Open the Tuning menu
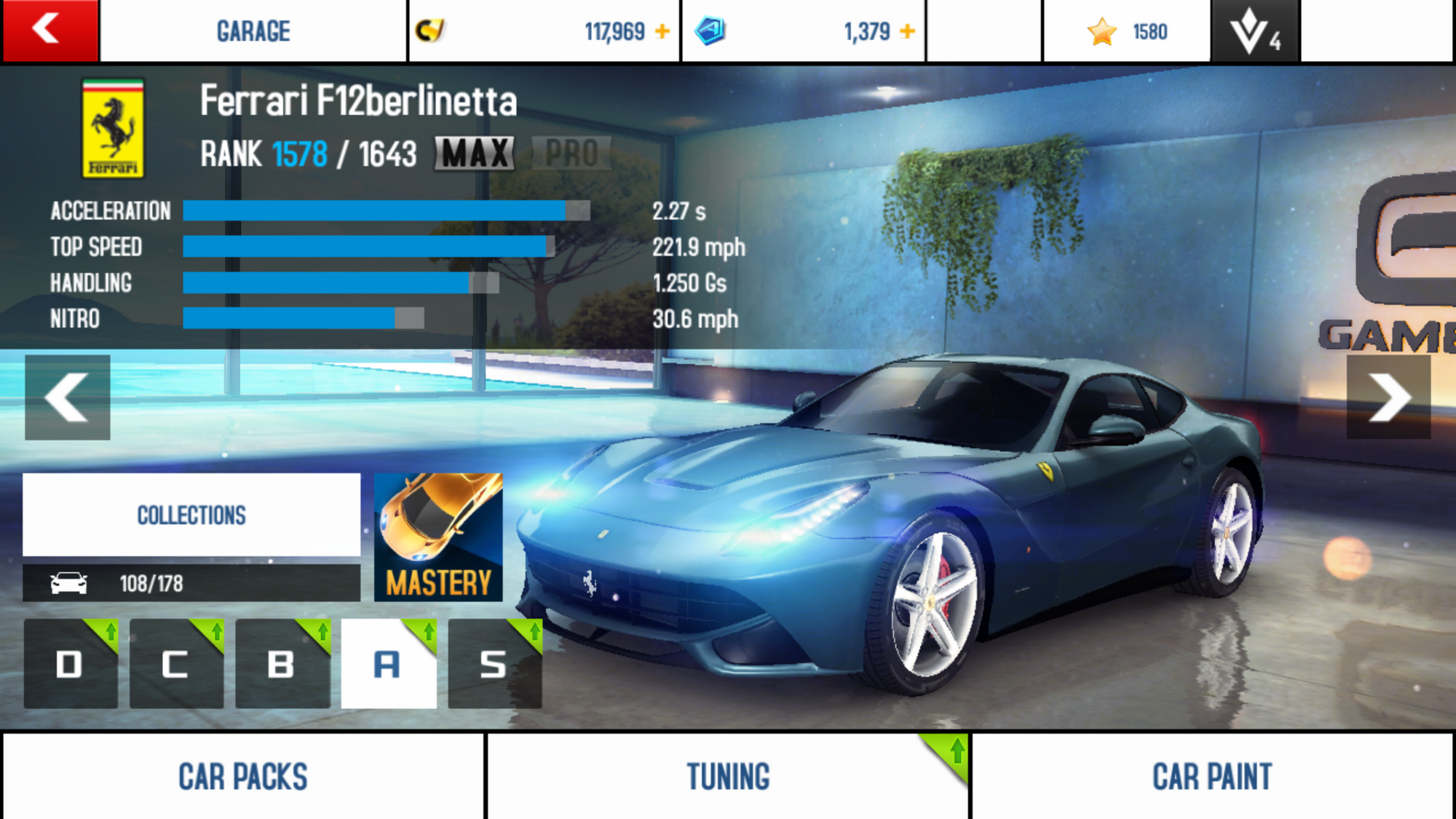The width and height of the screenshot is (1456, 819). coord(728,776)
